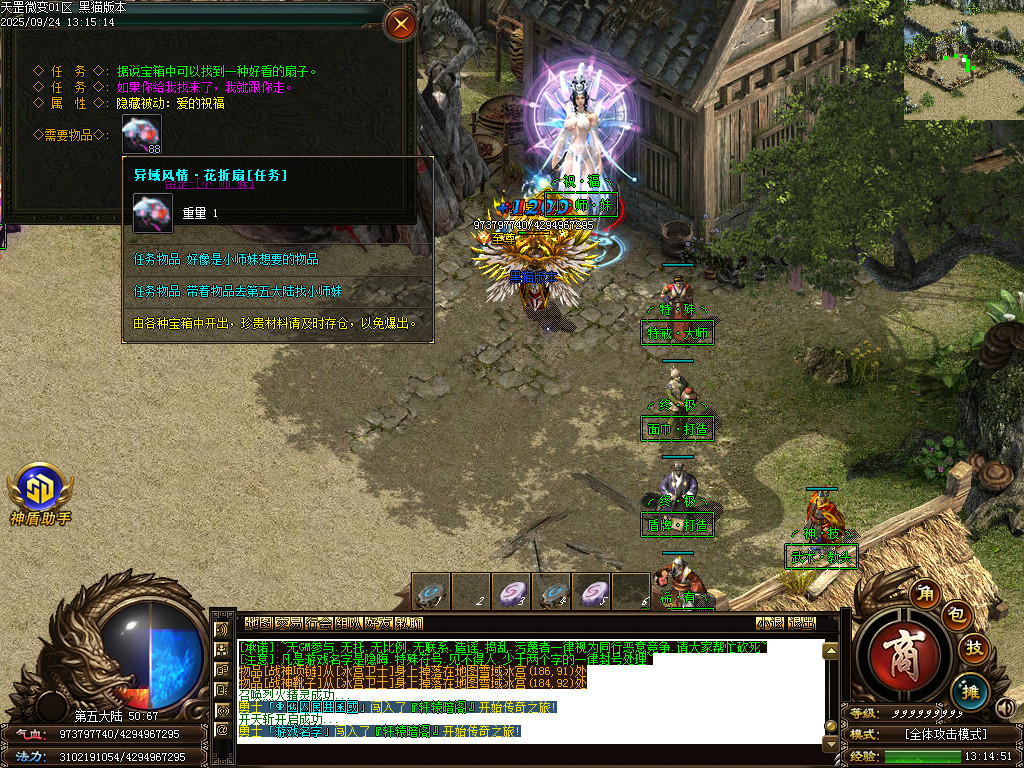Open the skills panel with 技
Viewport: 1024px width, 768px height.
973,649
